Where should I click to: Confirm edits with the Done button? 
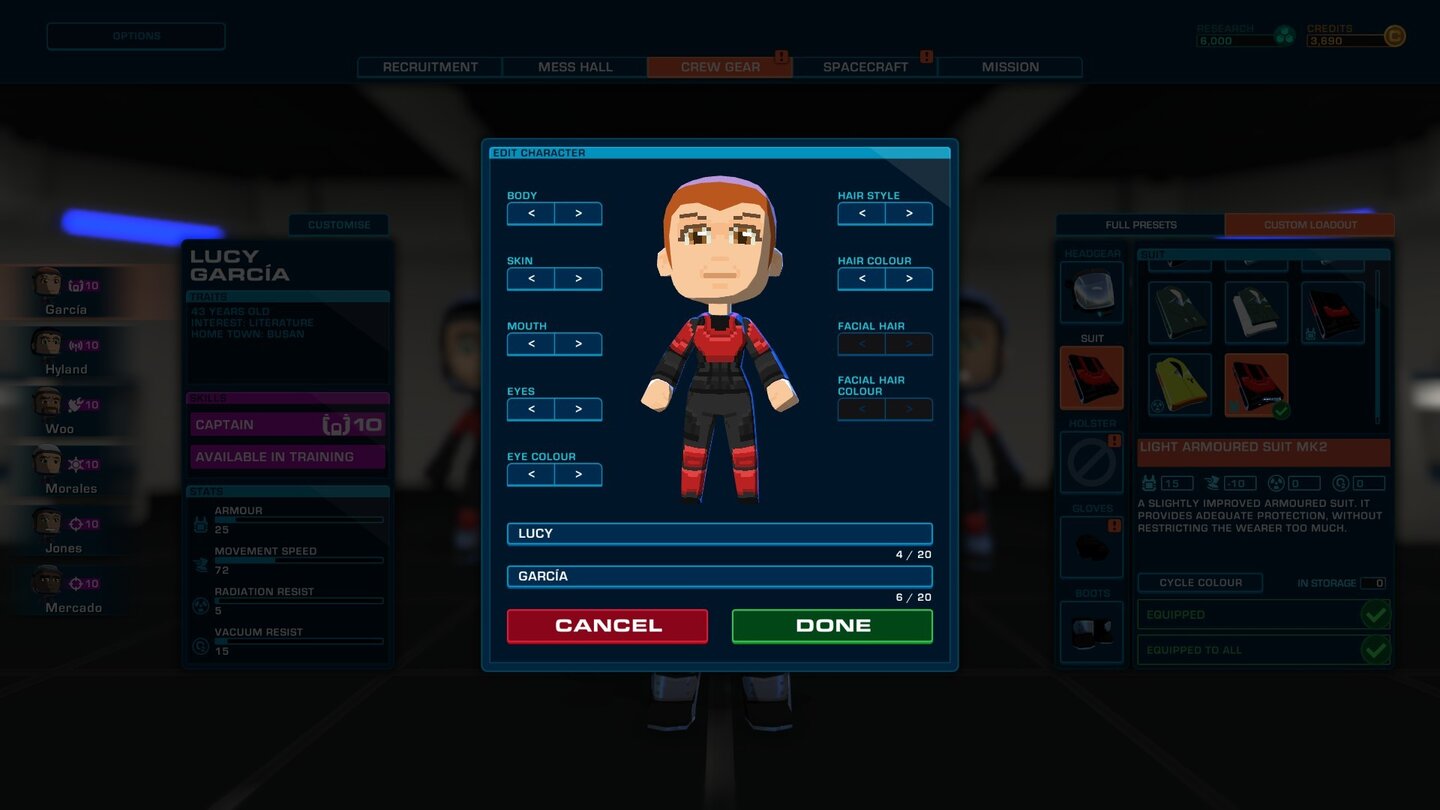point(831,625)
